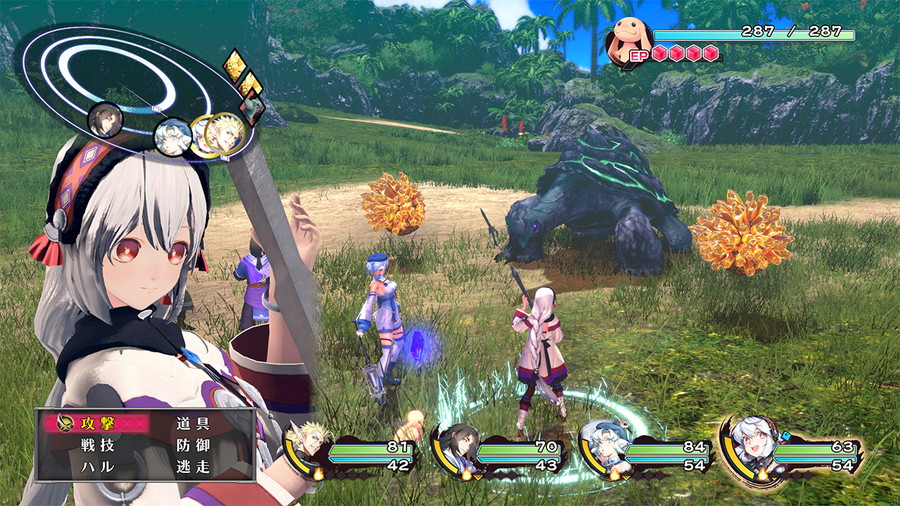Select the dark-haired man turn-order portrait

pyautogui.click(x=105, y=121)
